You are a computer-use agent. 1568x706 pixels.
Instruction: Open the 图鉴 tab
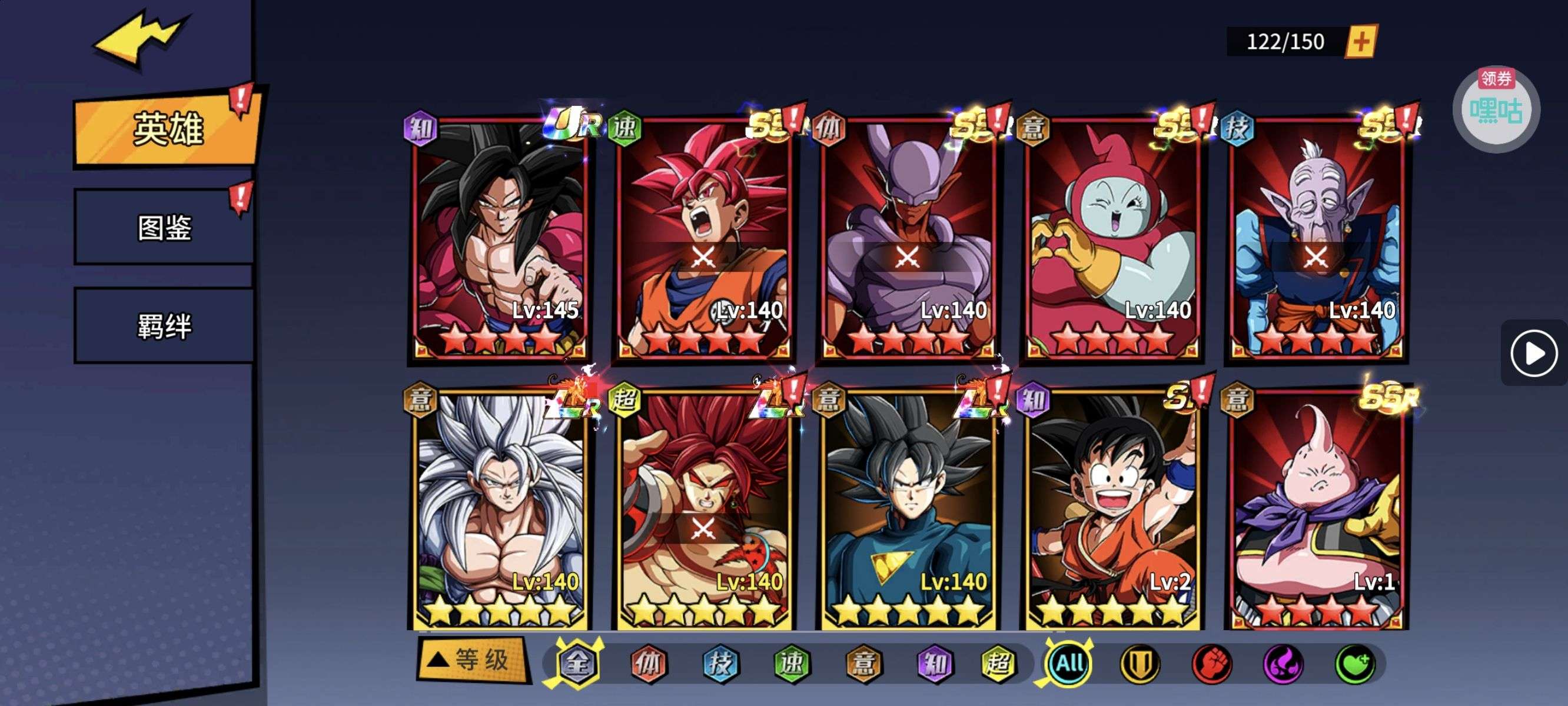[164, 228]
